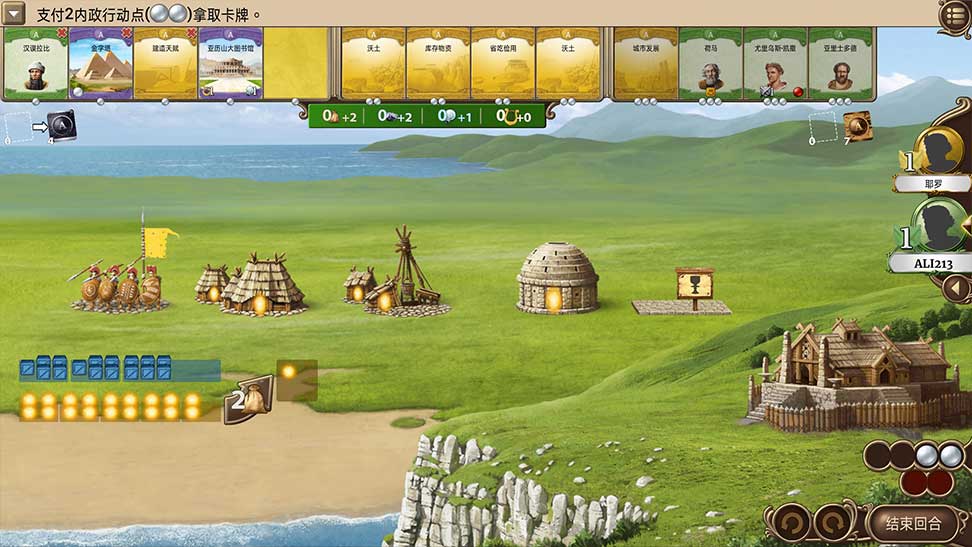Pick the 建造天赋 action card
Screen dimensions: 972x547
pyautogui.click(x=165, y=64)
